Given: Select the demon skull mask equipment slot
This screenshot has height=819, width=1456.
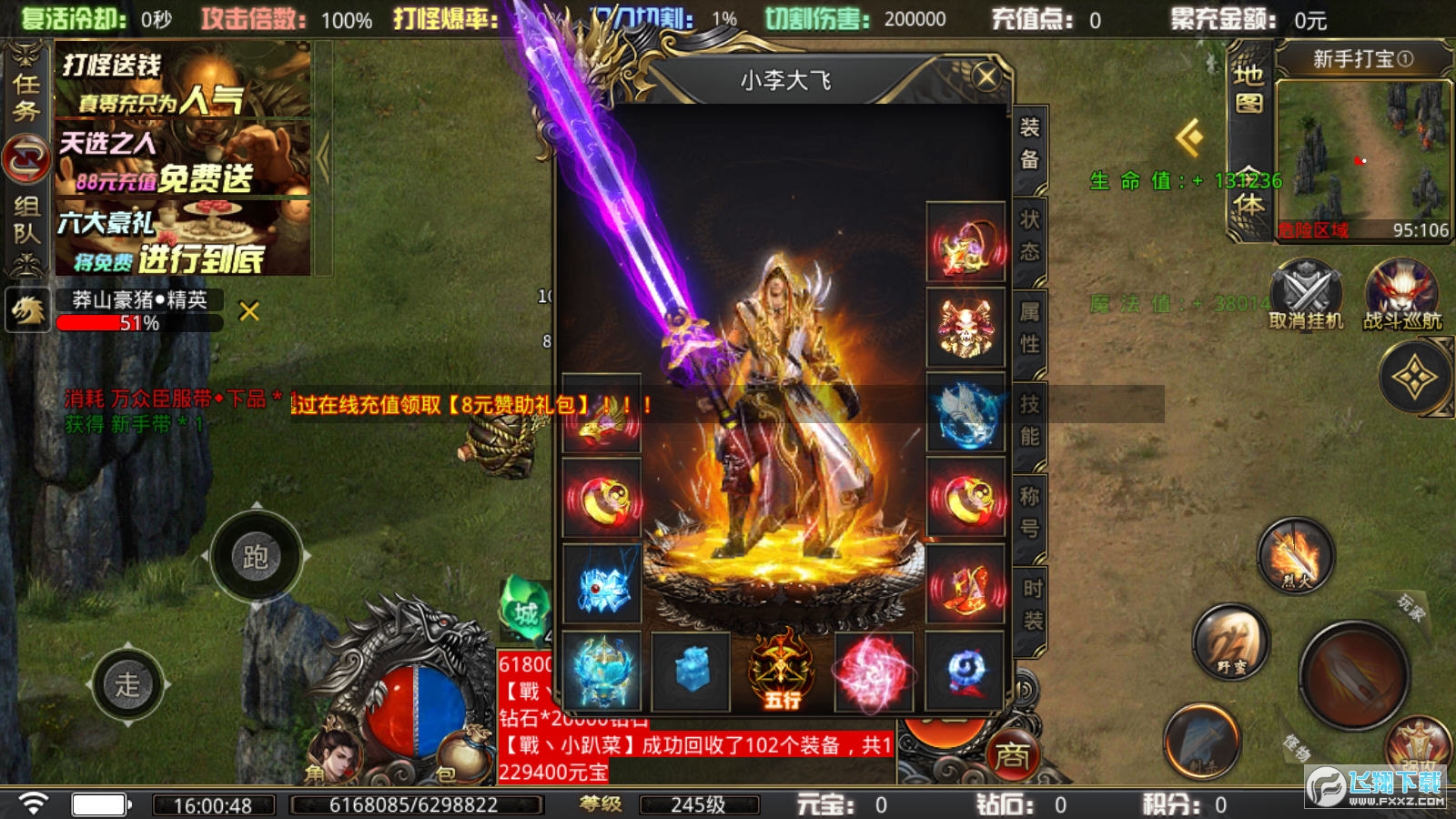Looking at the screenshot, I should (x=966, y=328).
